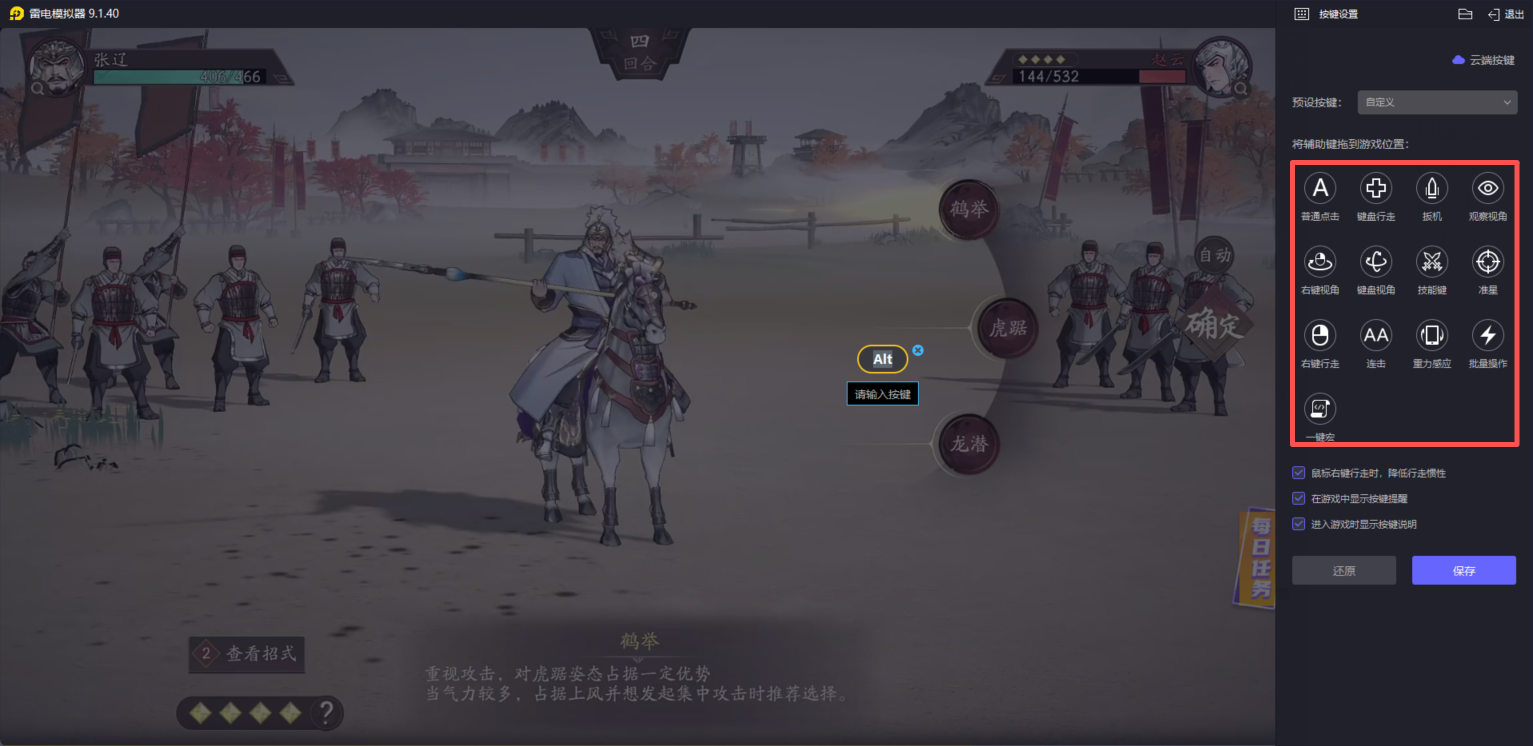Select the 键盘行走 keyboard-walk mapping icon
Image resolution: width=1533 pixels, height=746 pixels.
pyautogui.click(x=1376, y=188)
